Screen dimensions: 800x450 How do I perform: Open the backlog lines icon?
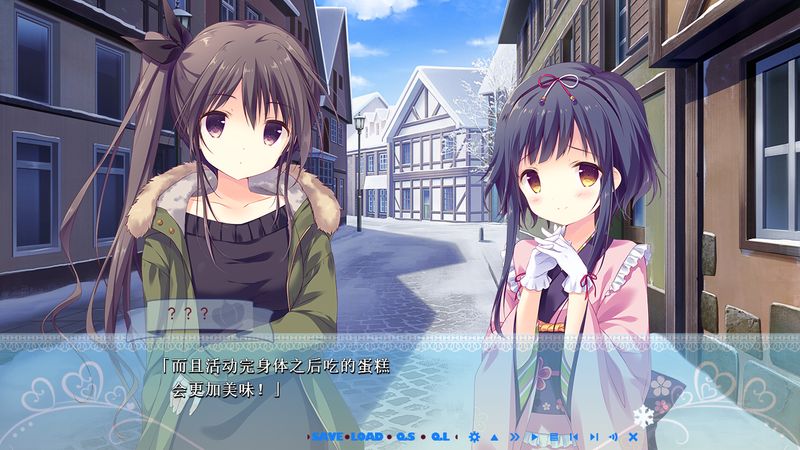(x=553, y=437)
